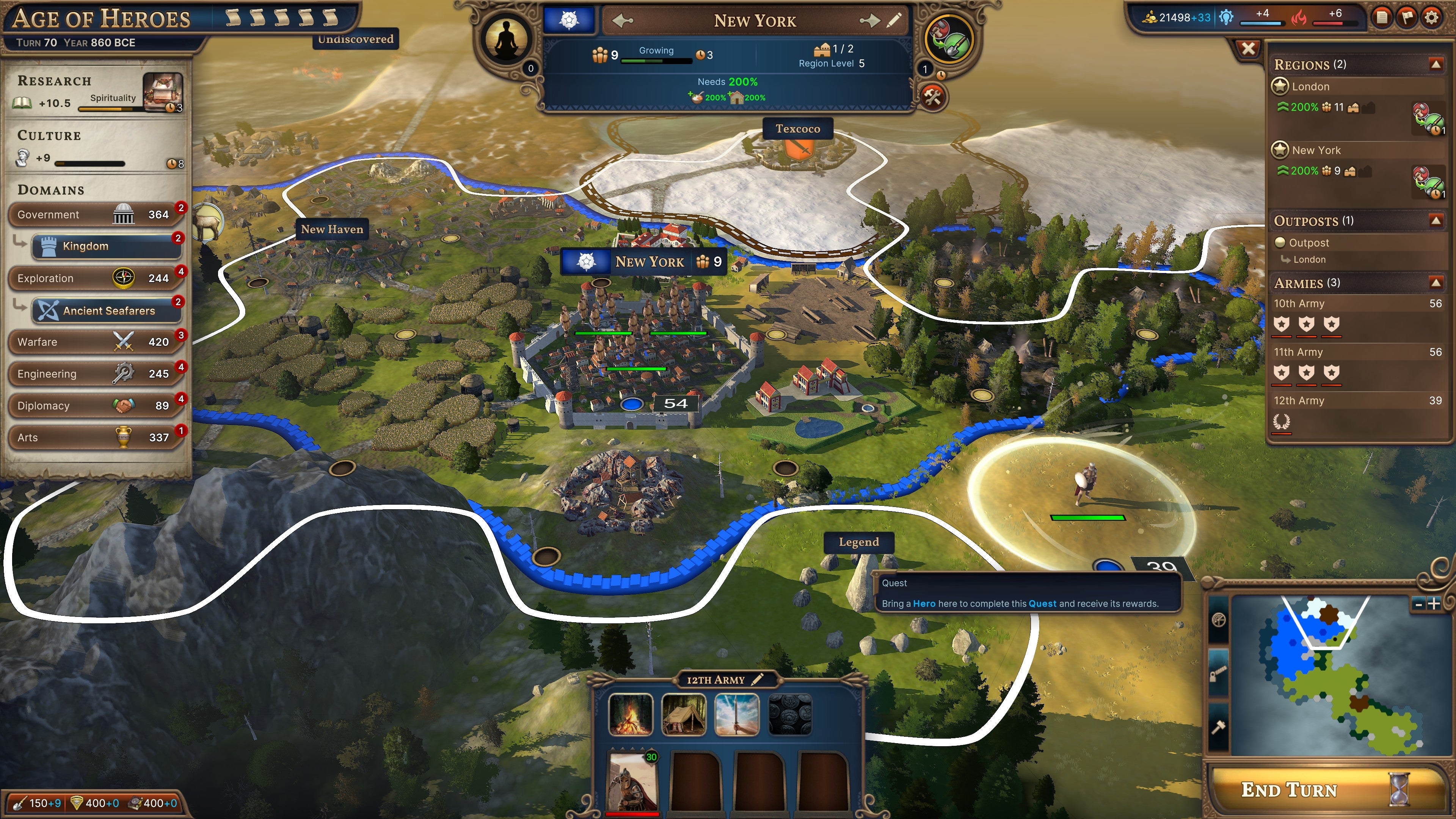Click the Hero hyperlink in the Quest tooltip
Screen dimensions: 1456x819
[925, 604]
